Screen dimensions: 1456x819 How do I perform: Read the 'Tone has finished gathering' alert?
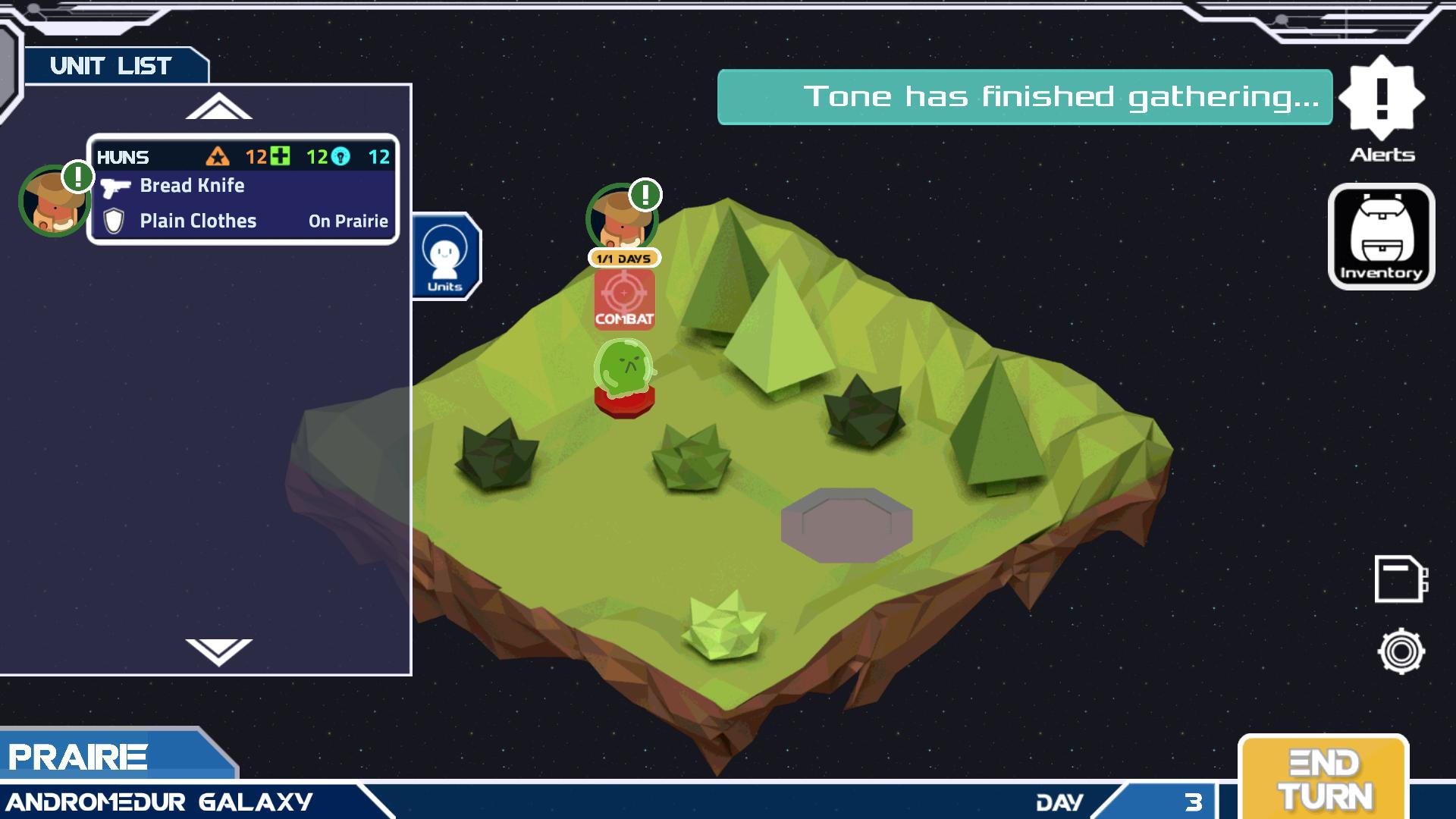coord(1024,97)
